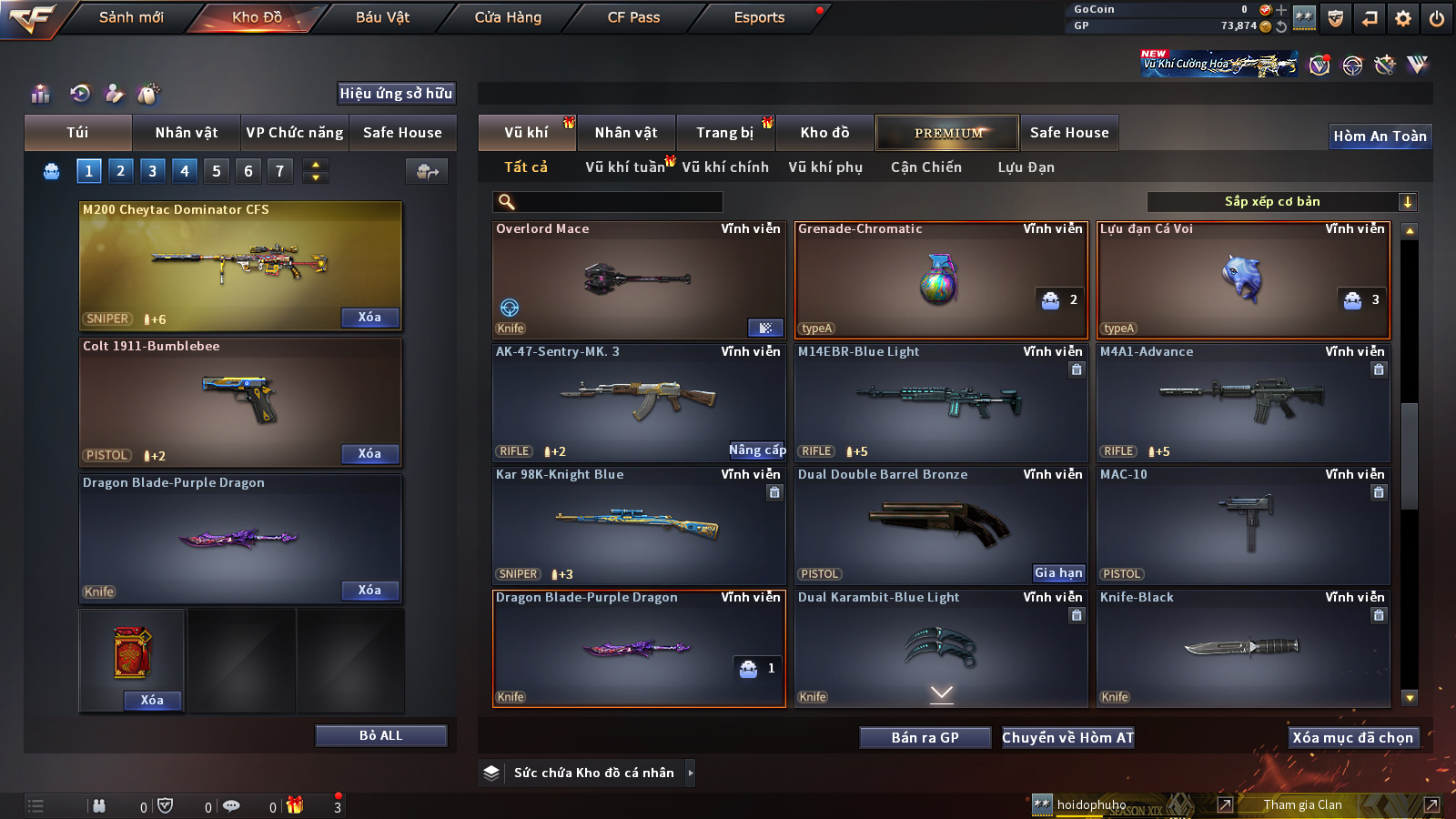The image size is (1456, 819).
Task: Filter by Vũ khí chính category
Action: [725, 167]
